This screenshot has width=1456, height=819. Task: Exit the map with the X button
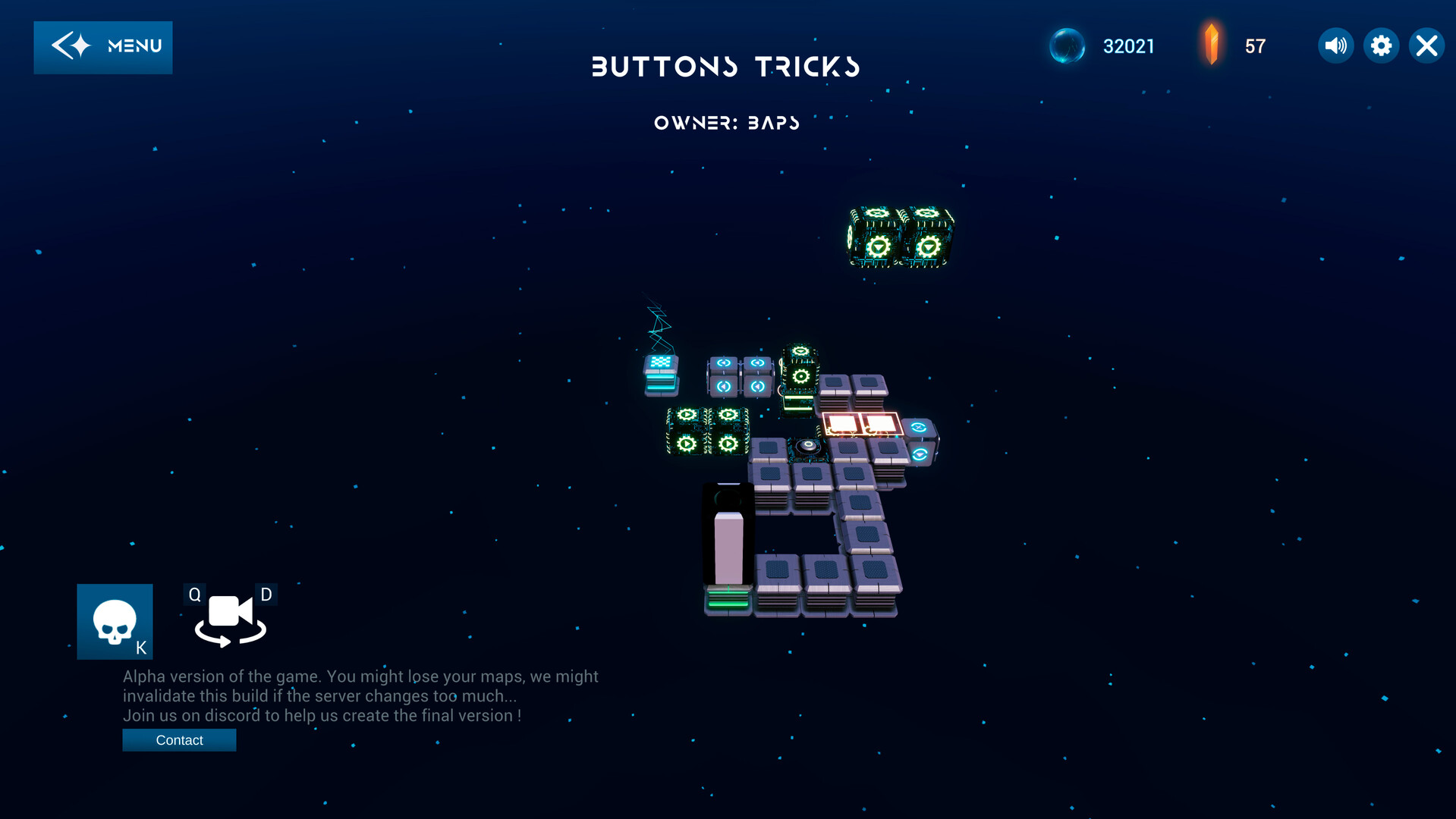click(x=1426, y=45)
